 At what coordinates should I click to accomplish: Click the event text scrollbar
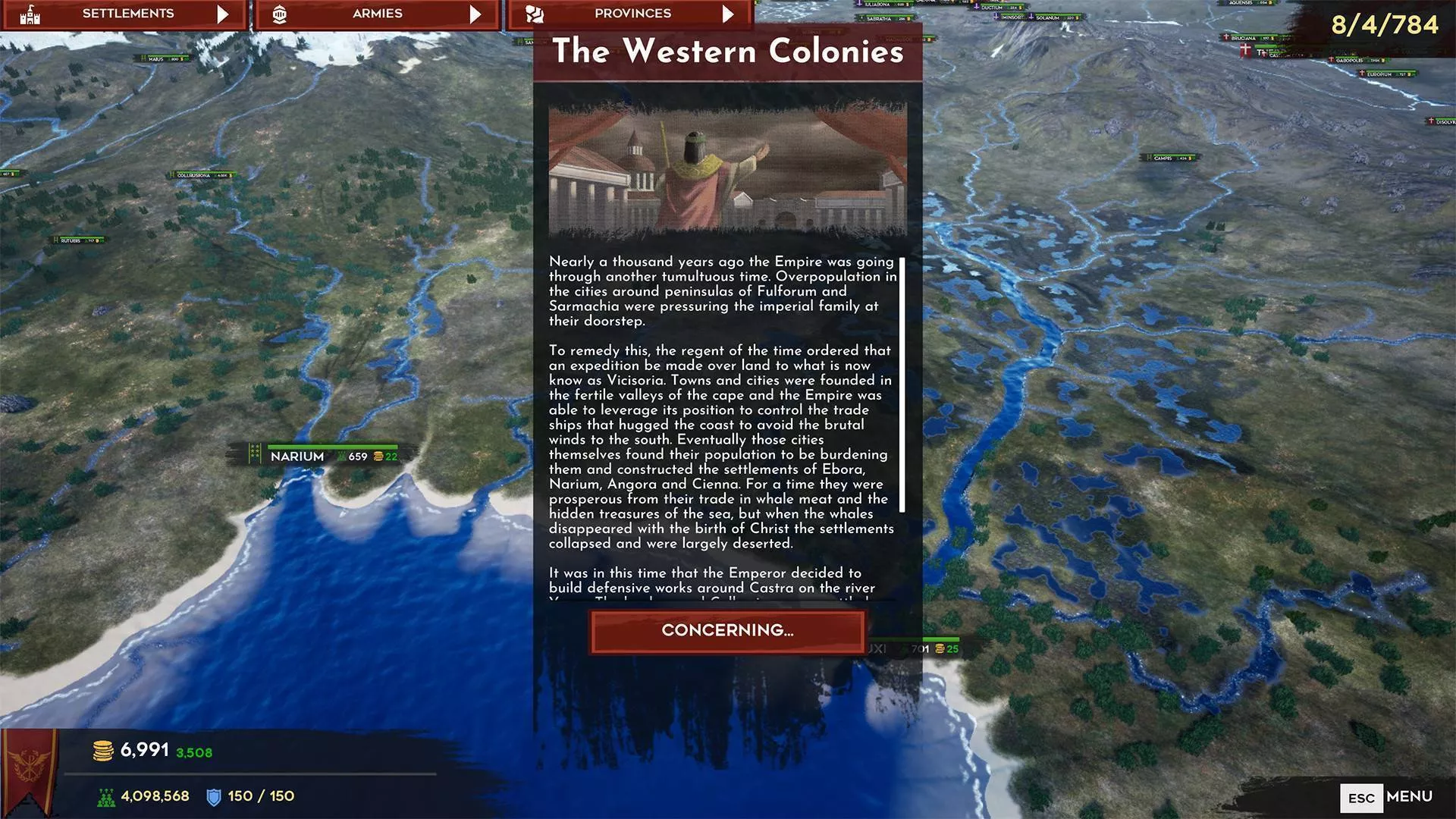point(902,384)
